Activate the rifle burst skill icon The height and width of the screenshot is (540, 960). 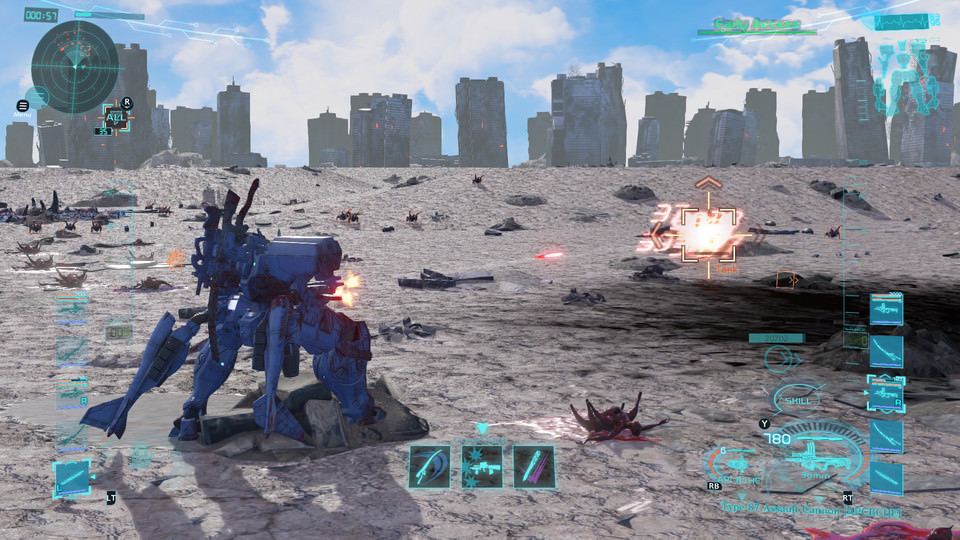tap(481, 466)
